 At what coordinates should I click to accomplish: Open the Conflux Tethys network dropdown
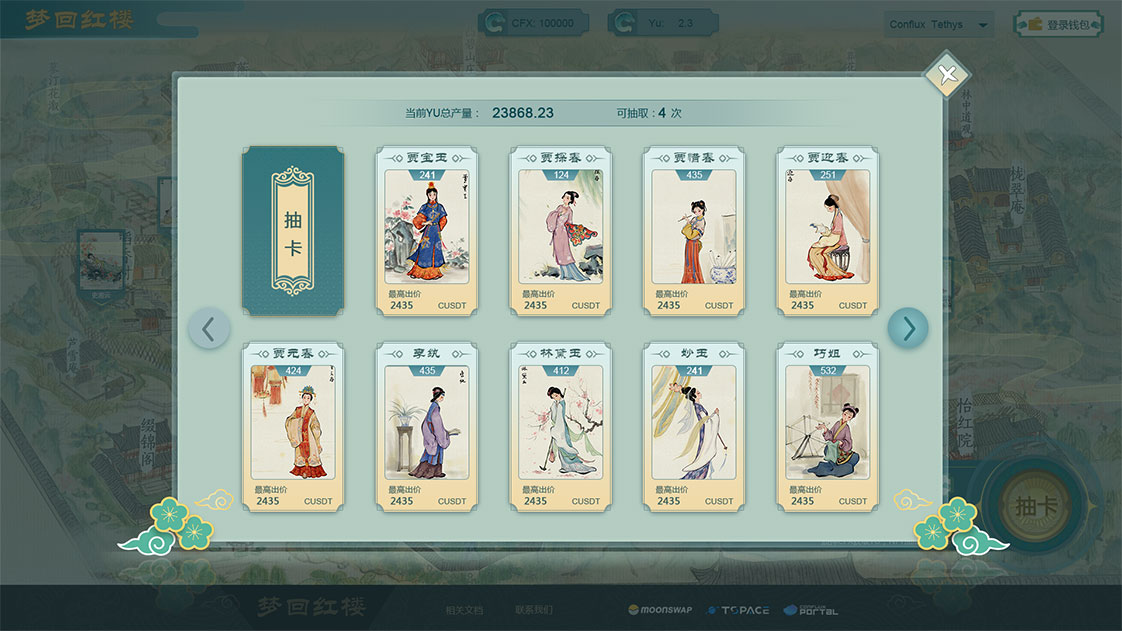click(x=938, y=24)
